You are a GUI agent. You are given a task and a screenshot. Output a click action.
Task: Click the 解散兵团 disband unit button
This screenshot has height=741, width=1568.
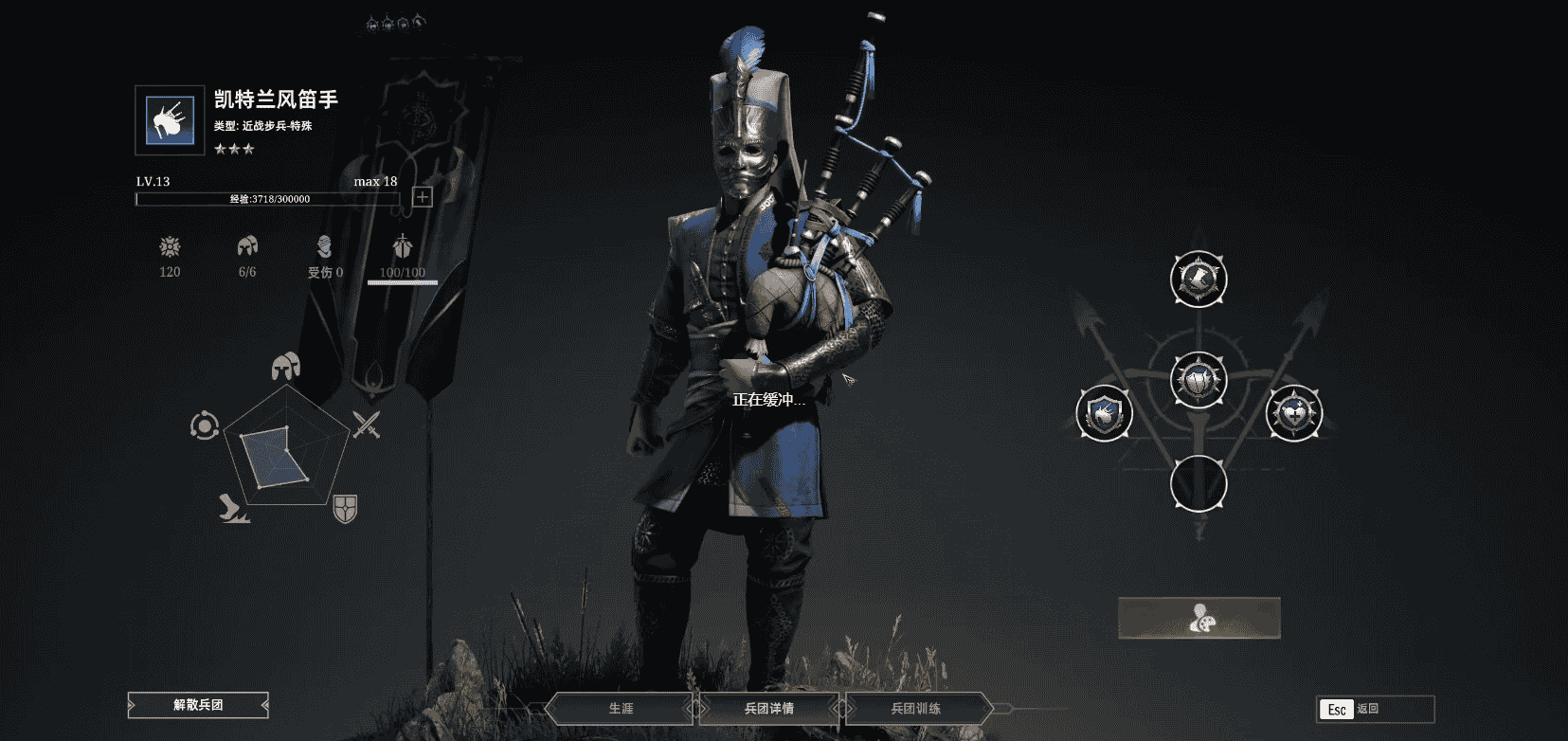tap(198, 705)
